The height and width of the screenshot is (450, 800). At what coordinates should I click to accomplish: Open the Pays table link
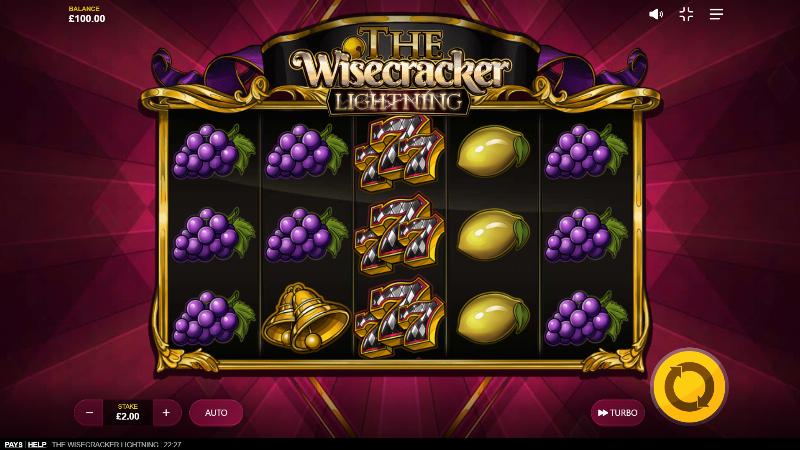click(13, 444)
